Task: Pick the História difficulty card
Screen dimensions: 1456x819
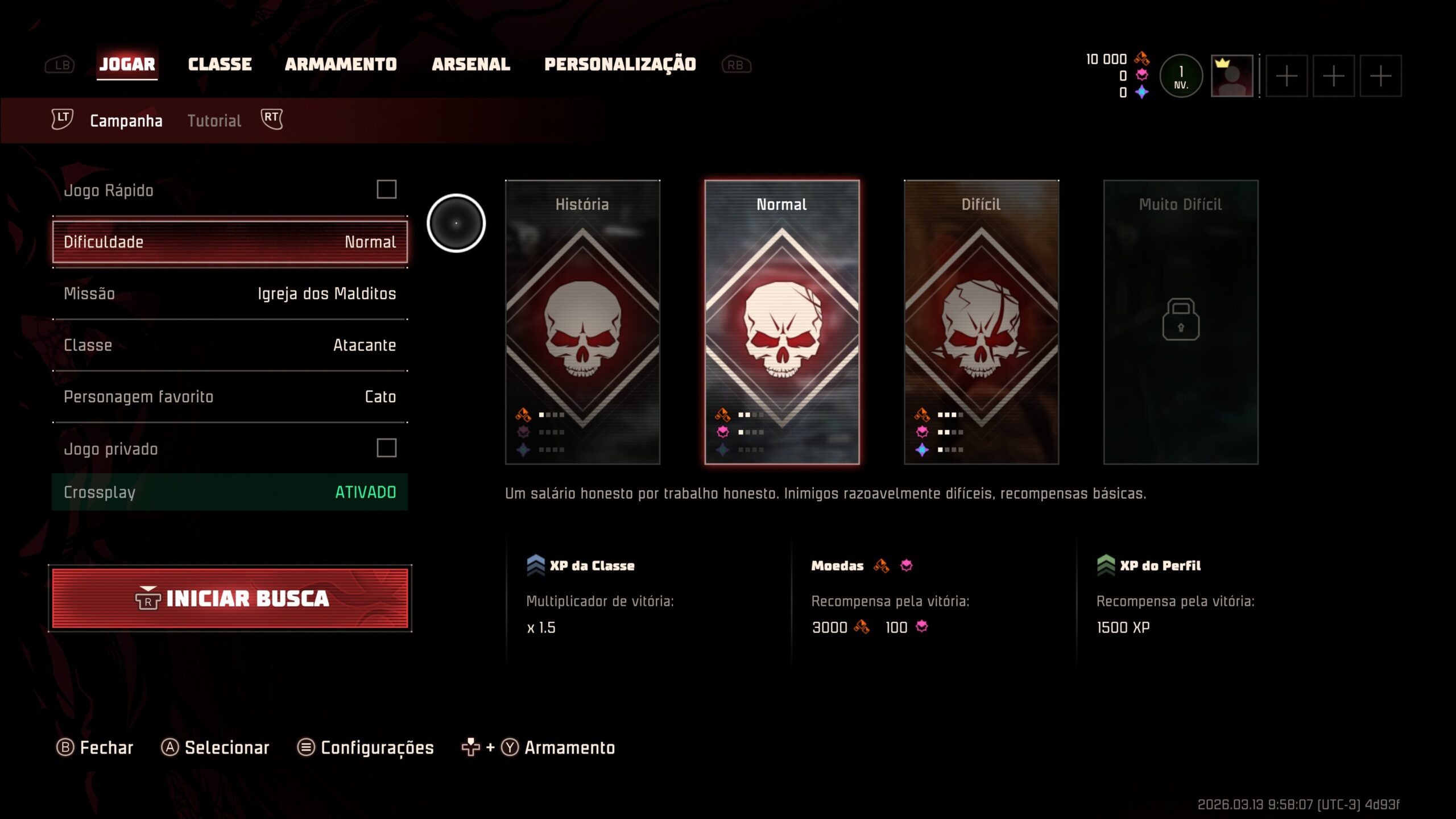Action: click(582, 322)
